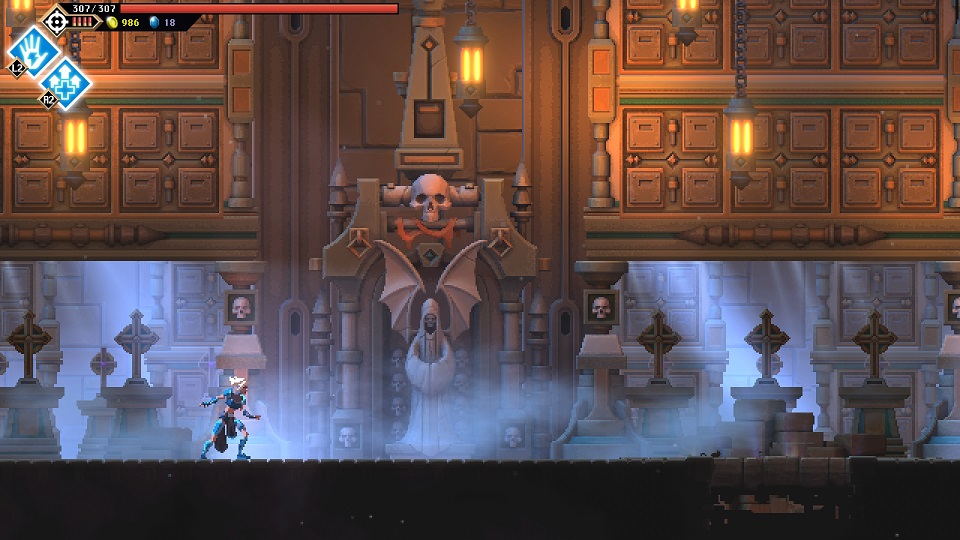Click the crosshair weapon emblem
Image resolution: width=960 pixels, height=540 pixels.
(x=56, y=18)
